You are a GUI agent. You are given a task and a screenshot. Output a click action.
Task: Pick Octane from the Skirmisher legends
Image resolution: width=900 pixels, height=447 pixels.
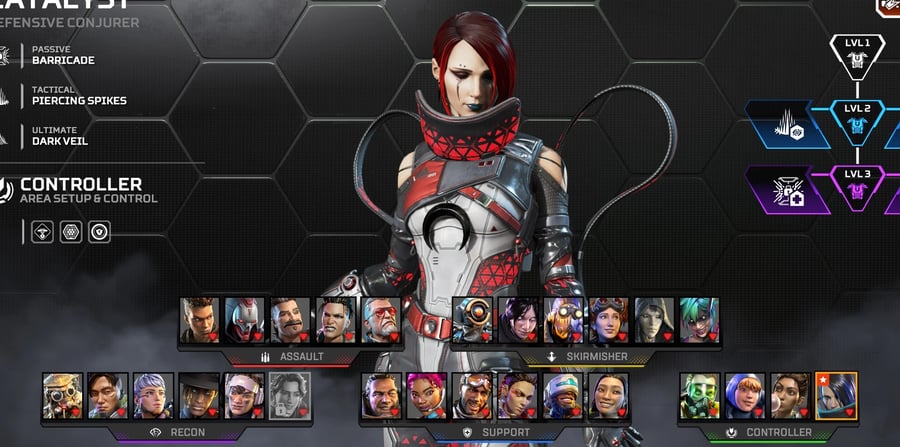563,320
